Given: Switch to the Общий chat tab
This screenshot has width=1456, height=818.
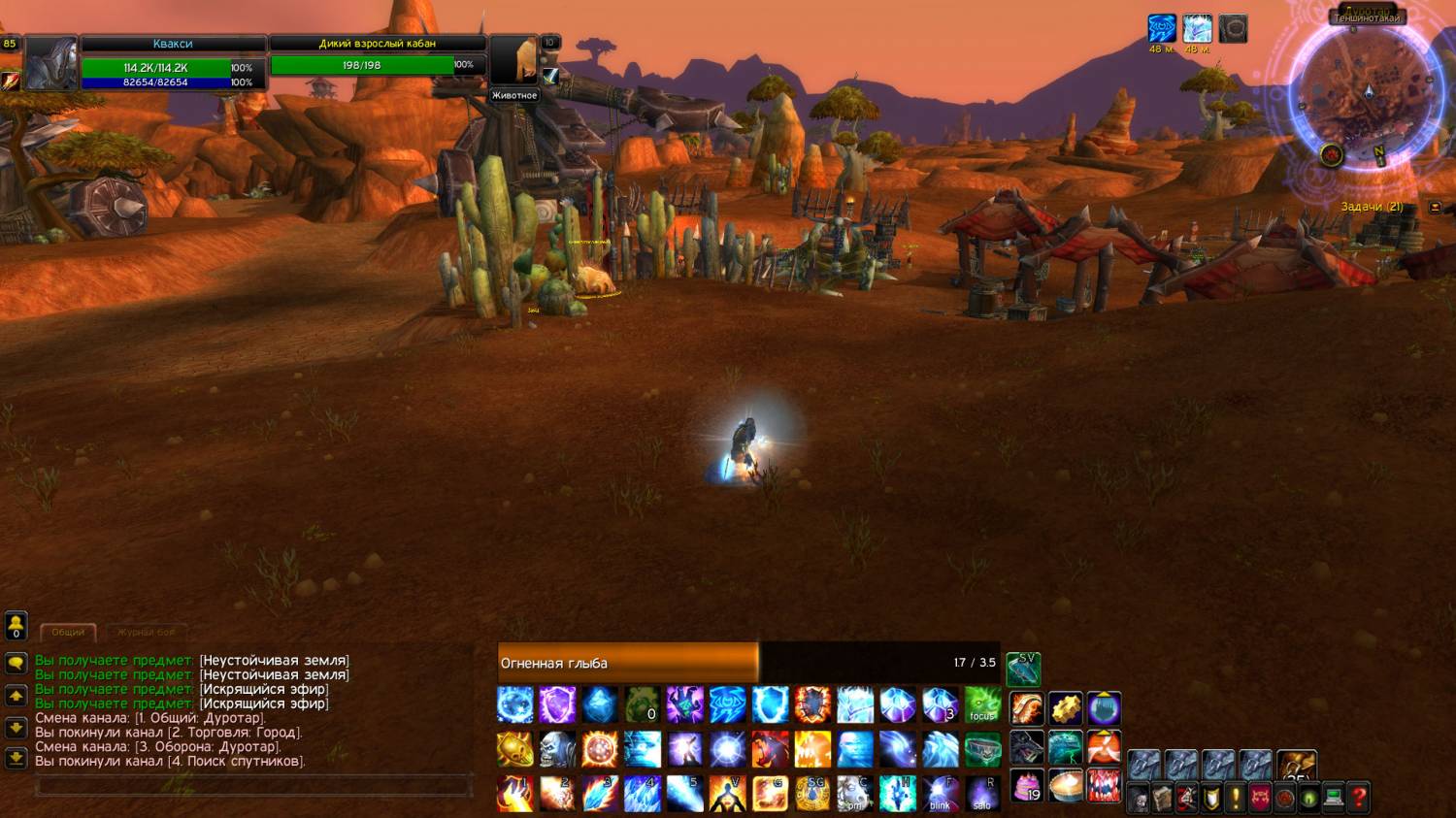Looking at the screenshot, I should click(x=68, y=632).
